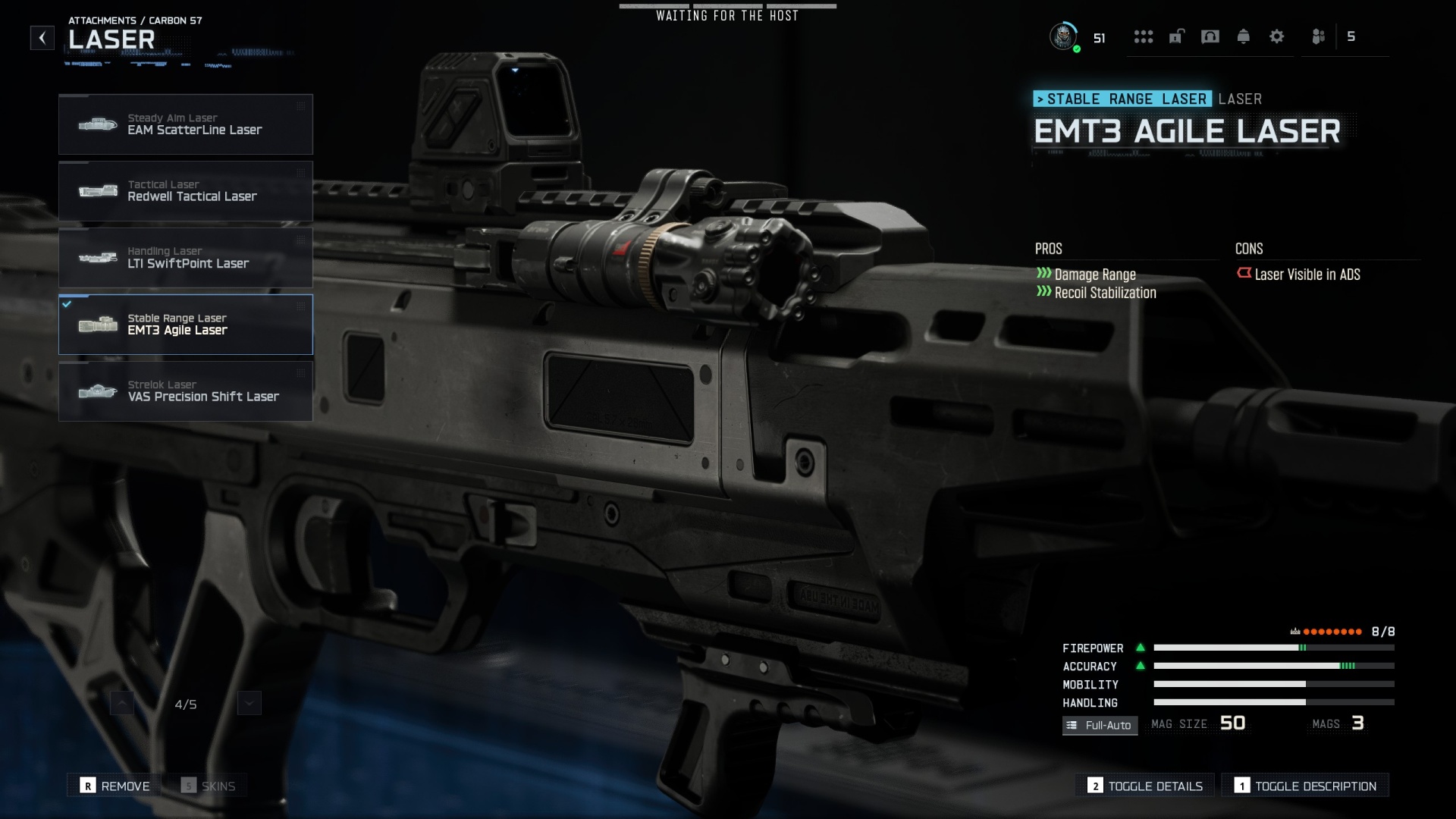1456x819 pixels.
Task: Click the back arrow next to LASER
Action: click(42, 38)
